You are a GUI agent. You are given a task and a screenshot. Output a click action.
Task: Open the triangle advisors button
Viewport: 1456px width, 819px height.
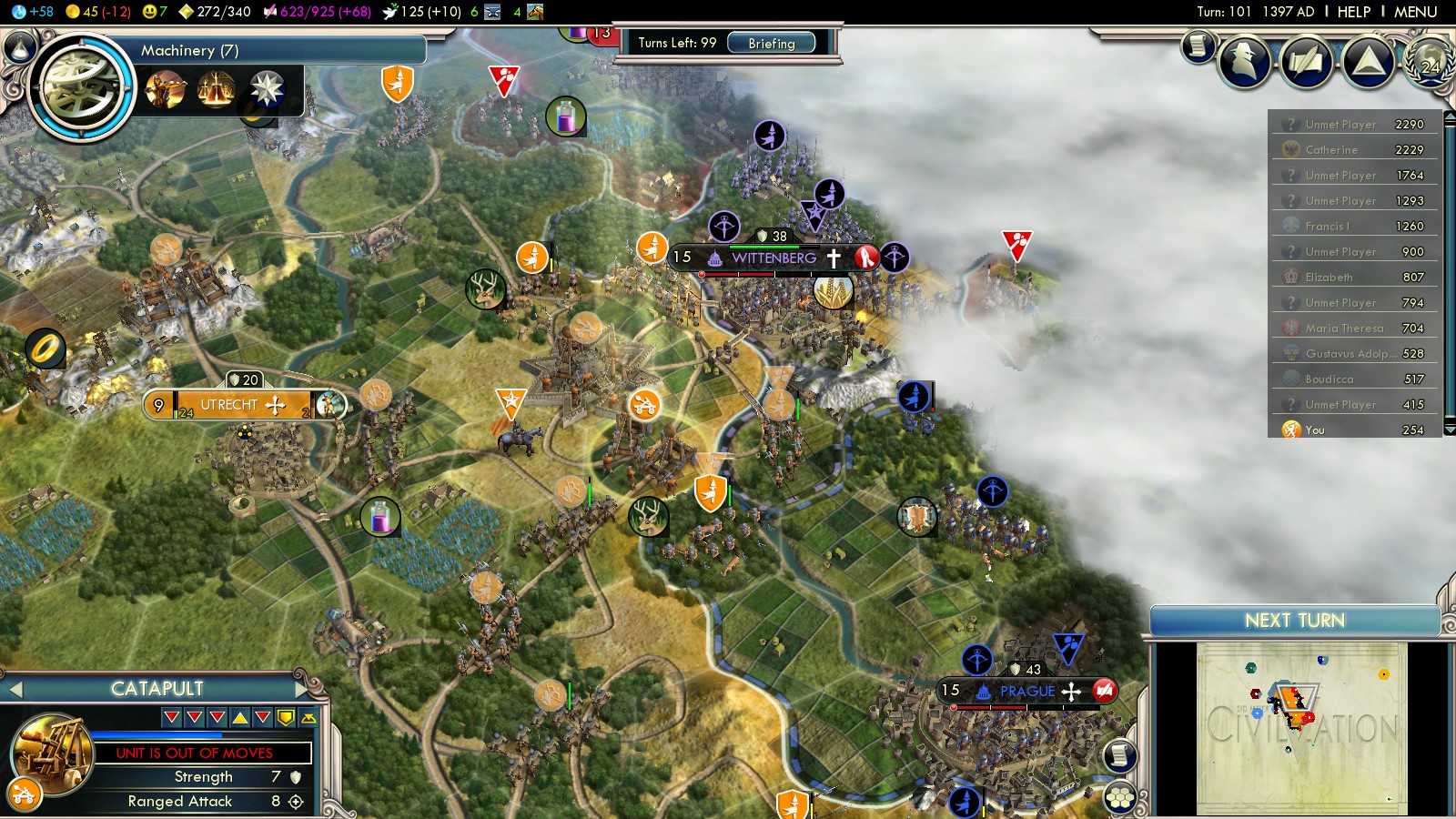coord(1368,62)
